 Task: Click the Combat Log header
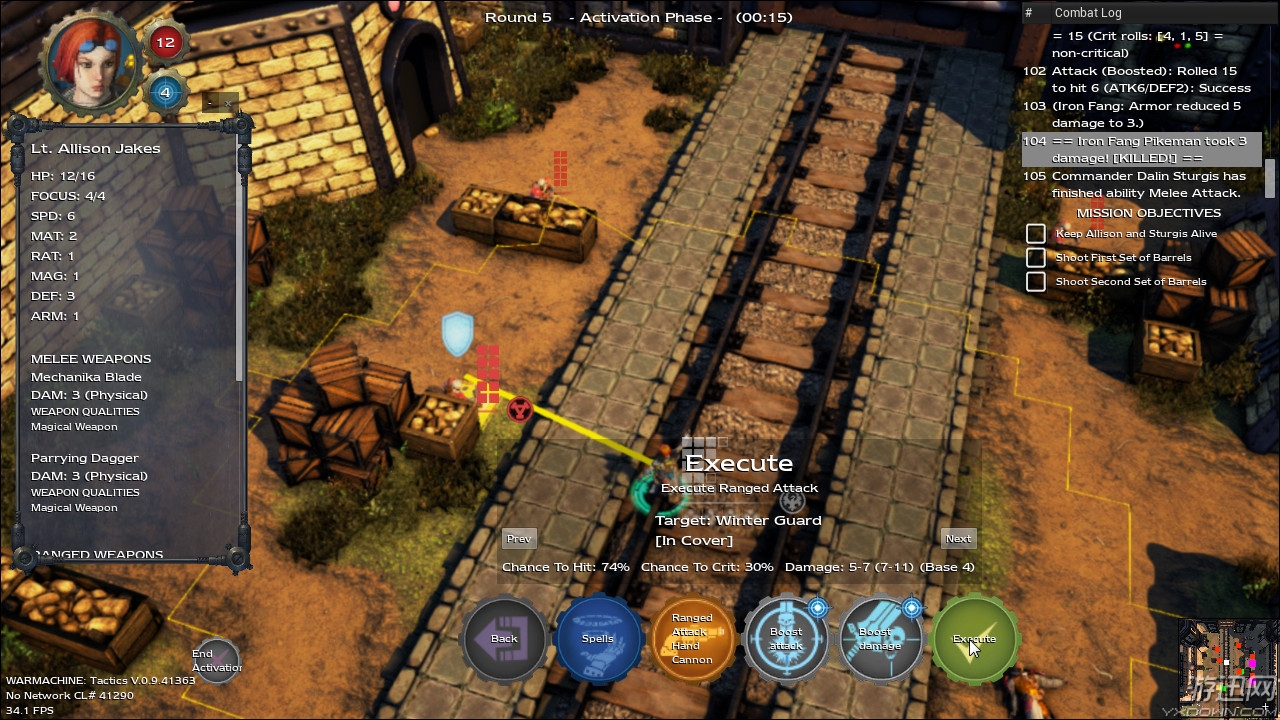point(1088,13)
